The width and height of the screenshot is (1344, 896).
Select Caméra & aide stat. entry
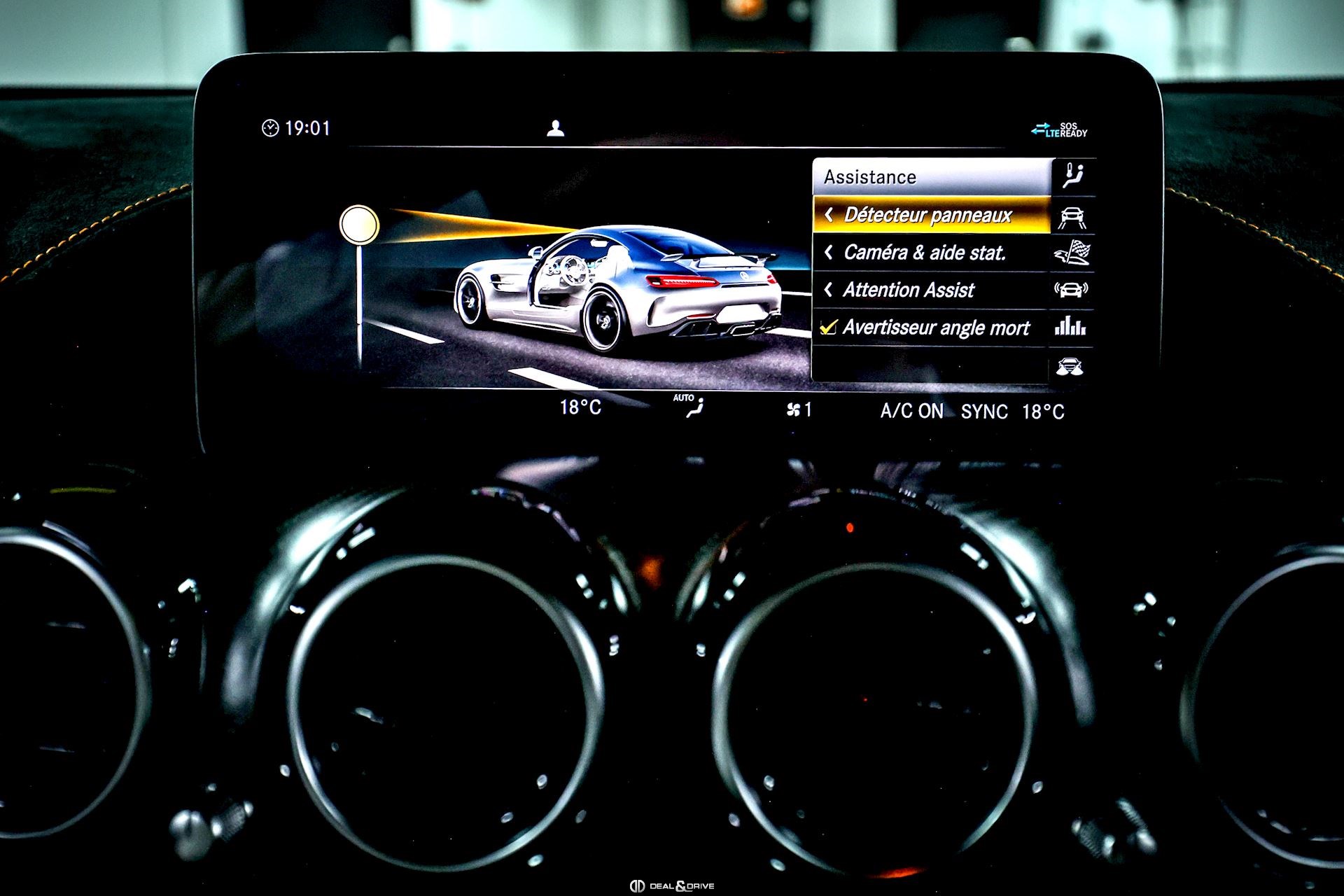point(924,253)
